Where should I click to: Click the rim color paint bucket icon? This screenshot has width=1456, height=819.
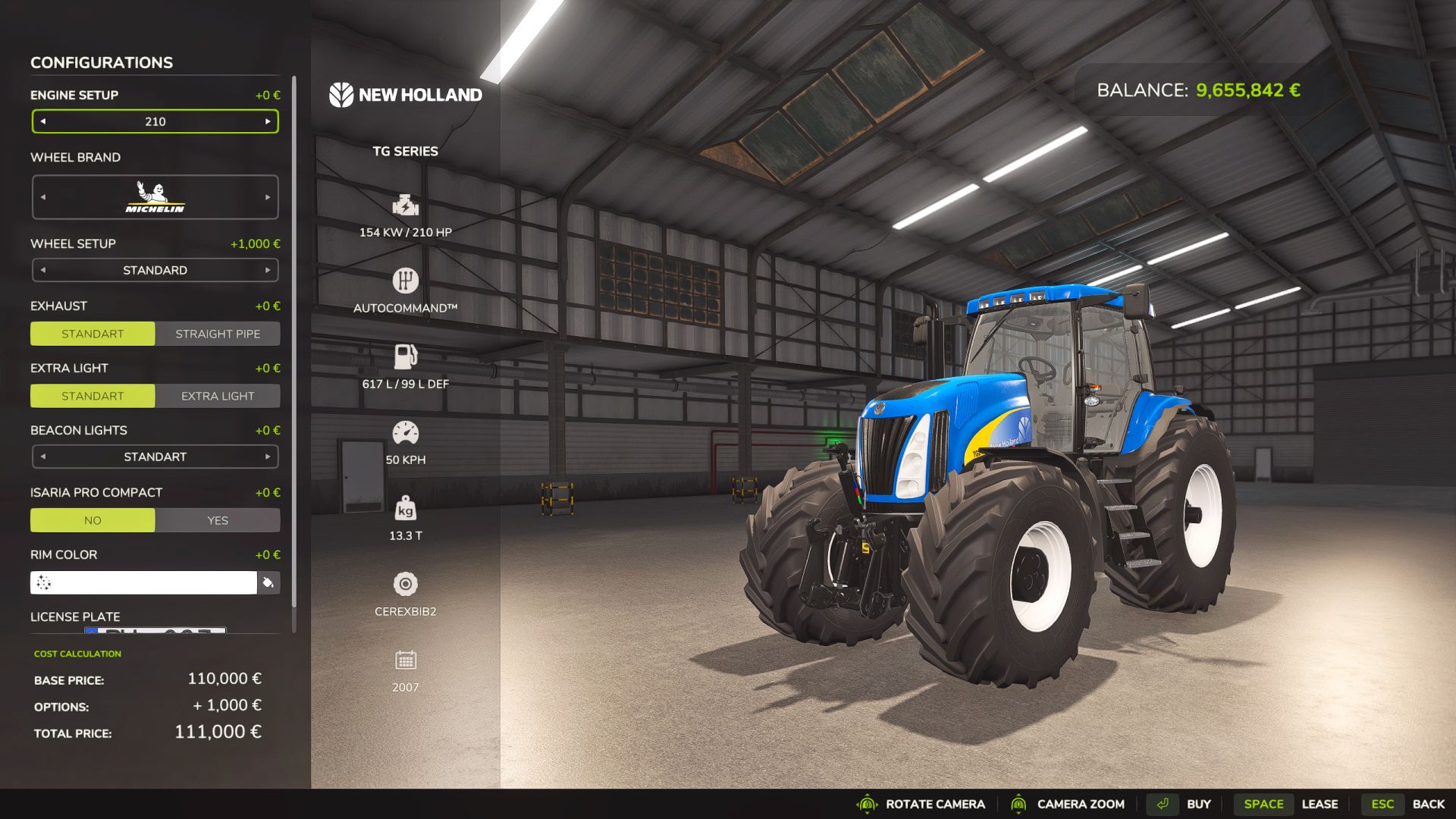coord(268,582)
